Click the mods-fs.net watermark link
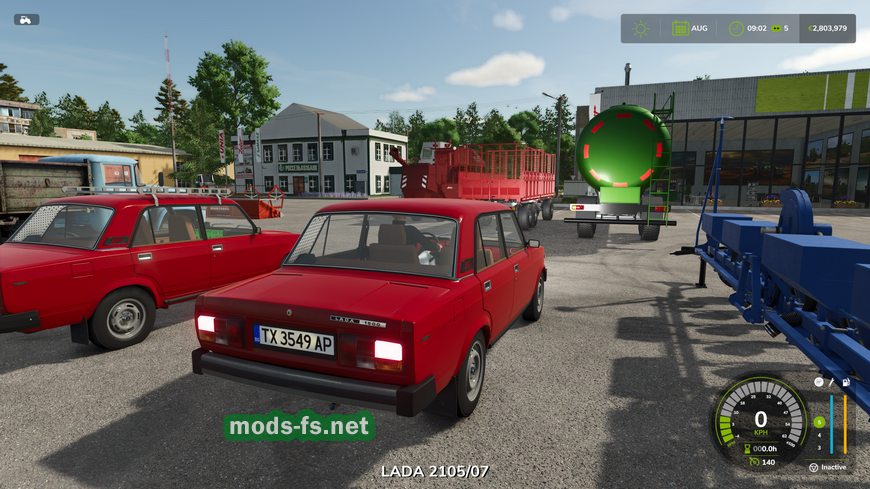 299,427
